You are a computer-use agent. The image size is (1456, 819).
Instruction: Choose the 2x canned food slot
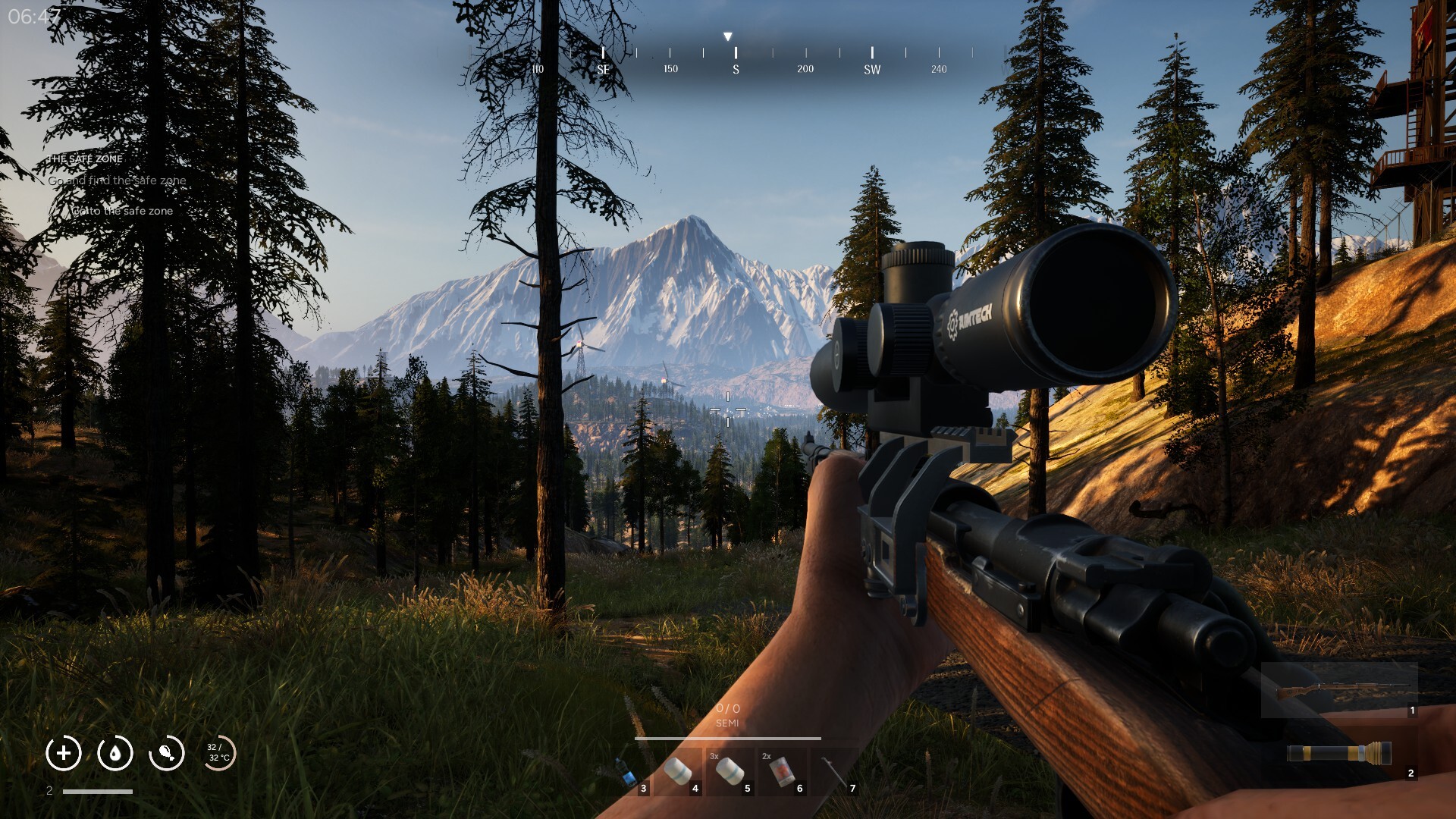[782, 772]
